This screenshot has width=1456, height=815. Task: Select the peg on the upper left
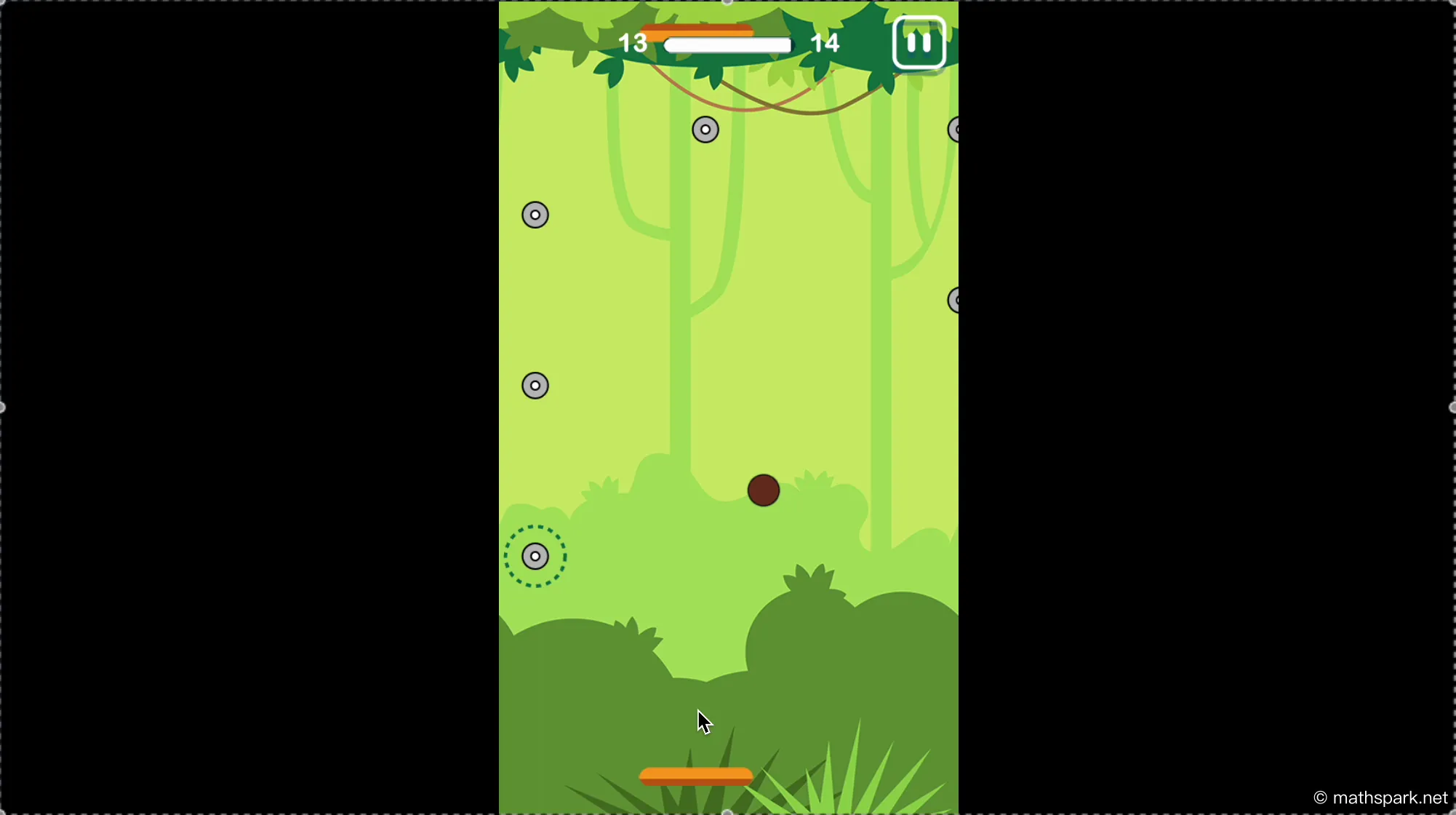pyautogui.click(x=535, y=215)
